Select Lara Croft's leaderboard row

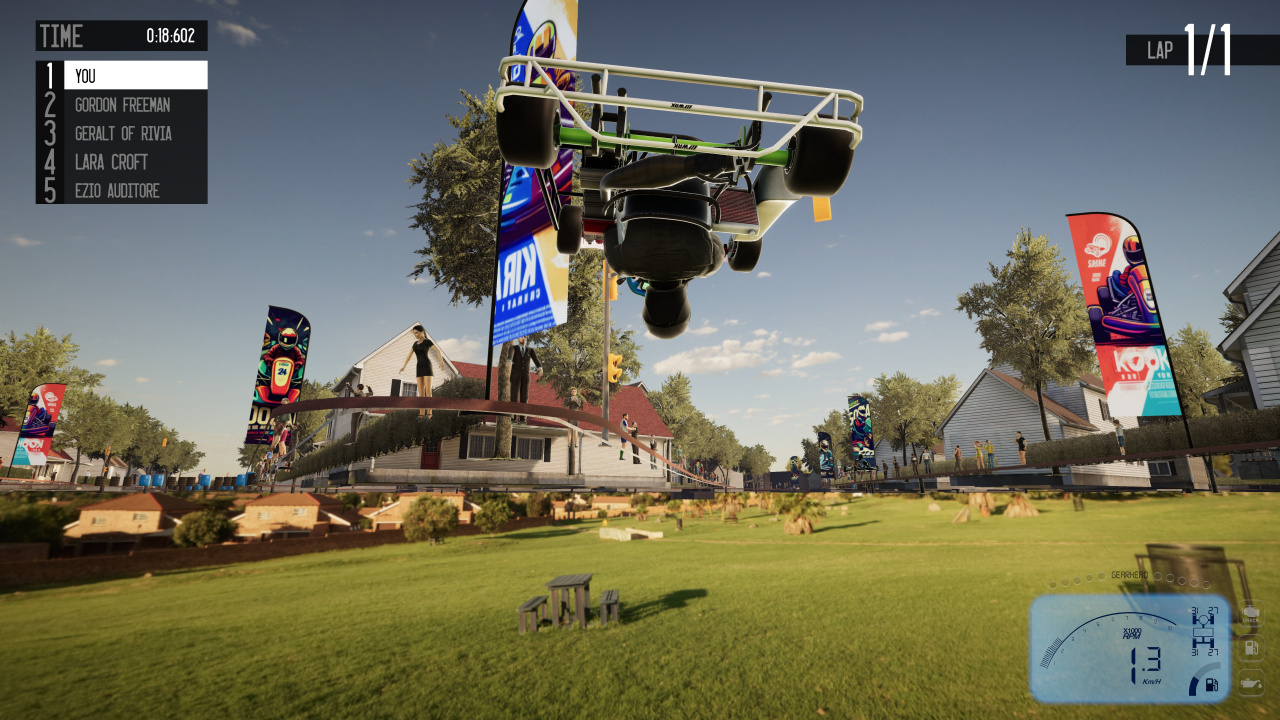pos(135,162)
